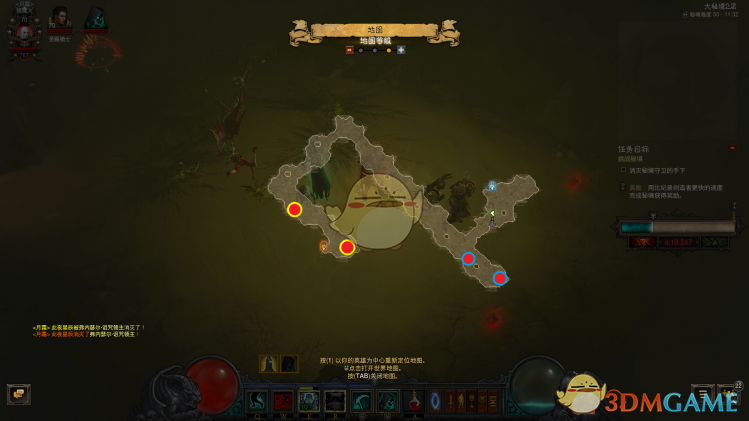
Task: Click the map zoom-in plus button
Action: [x=401, y=49]
